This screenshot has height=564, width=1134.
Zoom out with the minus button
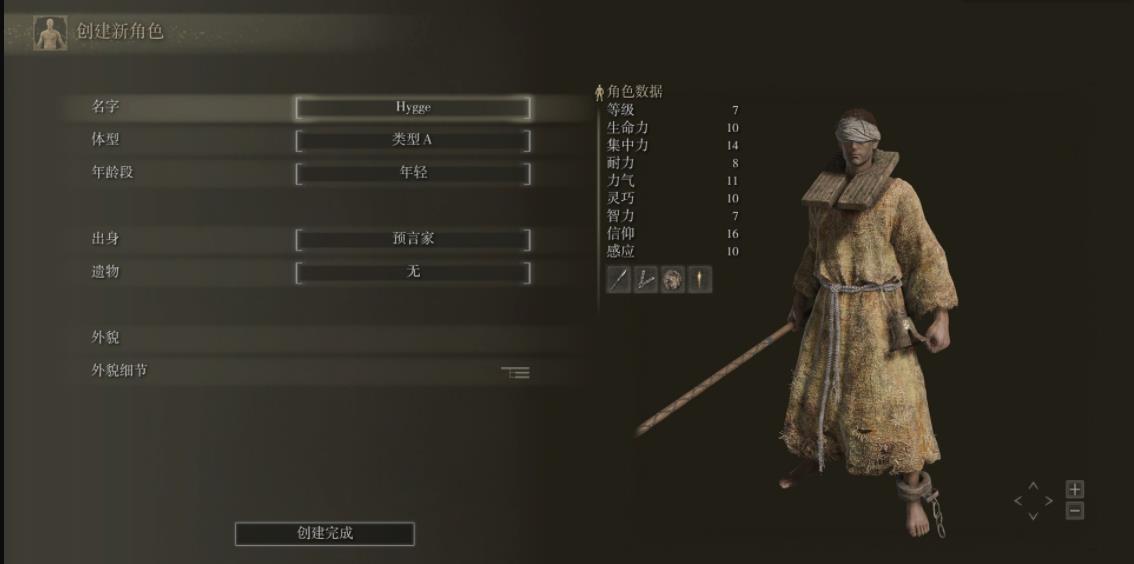[x=1075, y=511]
